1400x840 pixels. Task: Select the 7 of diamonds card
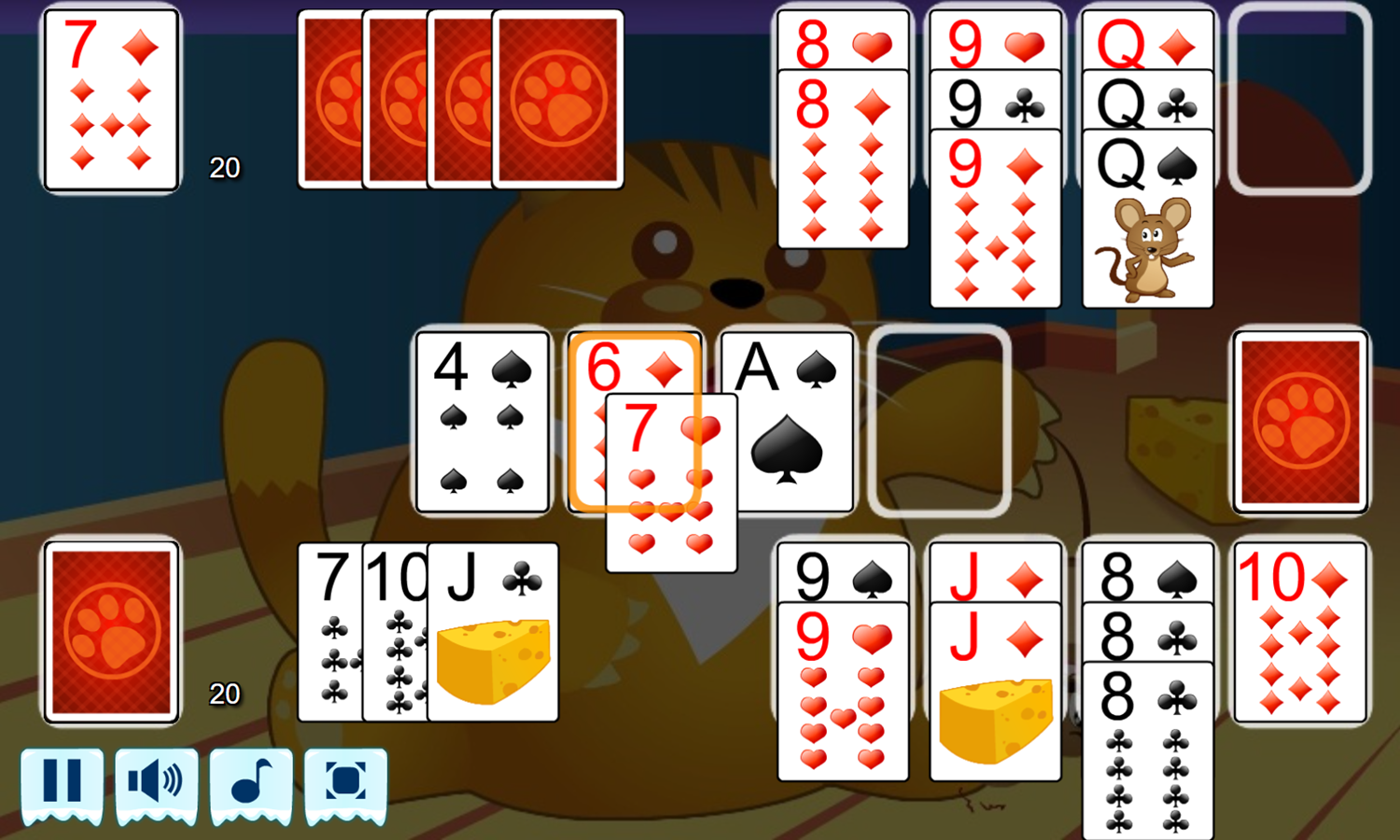click(x=109, y=98)
